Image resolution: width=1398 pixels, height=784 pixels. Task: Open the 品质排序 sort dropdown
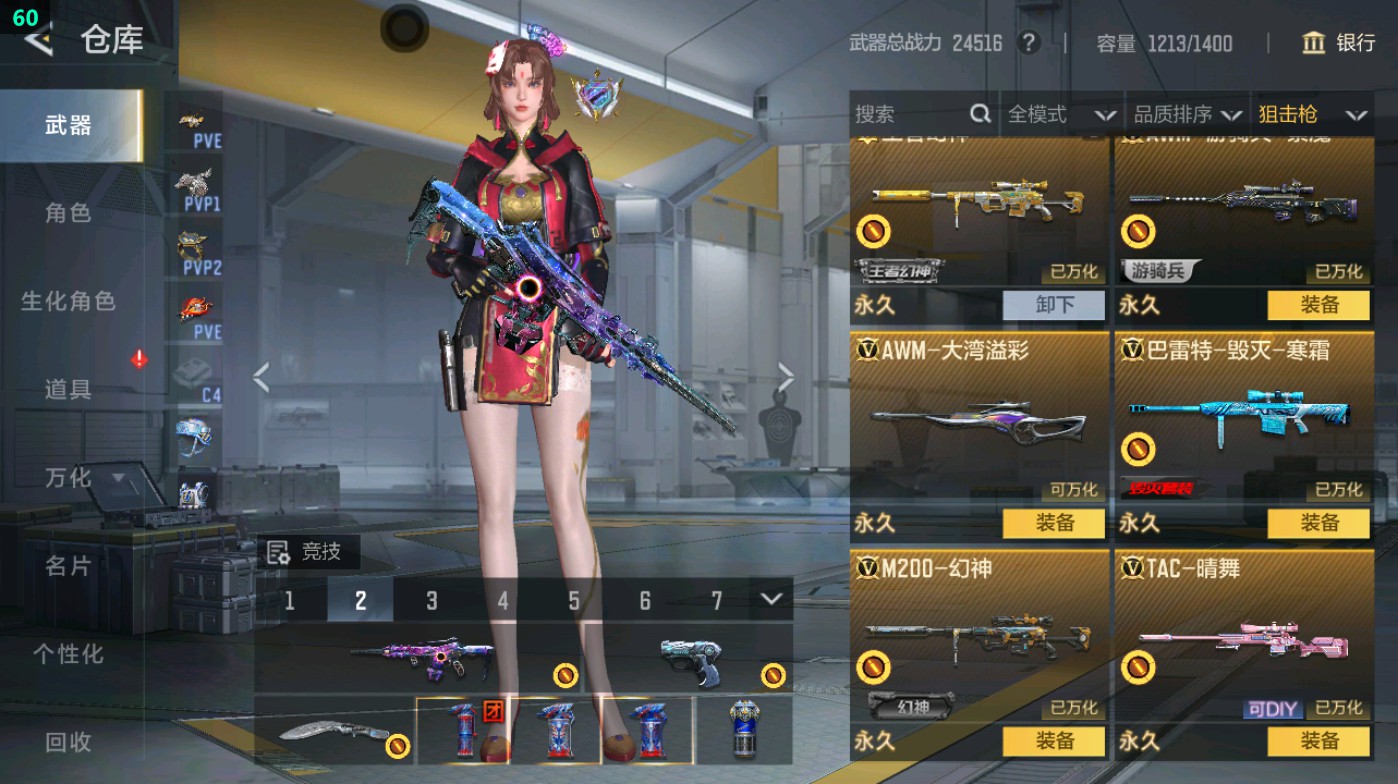coord(1187,115)
